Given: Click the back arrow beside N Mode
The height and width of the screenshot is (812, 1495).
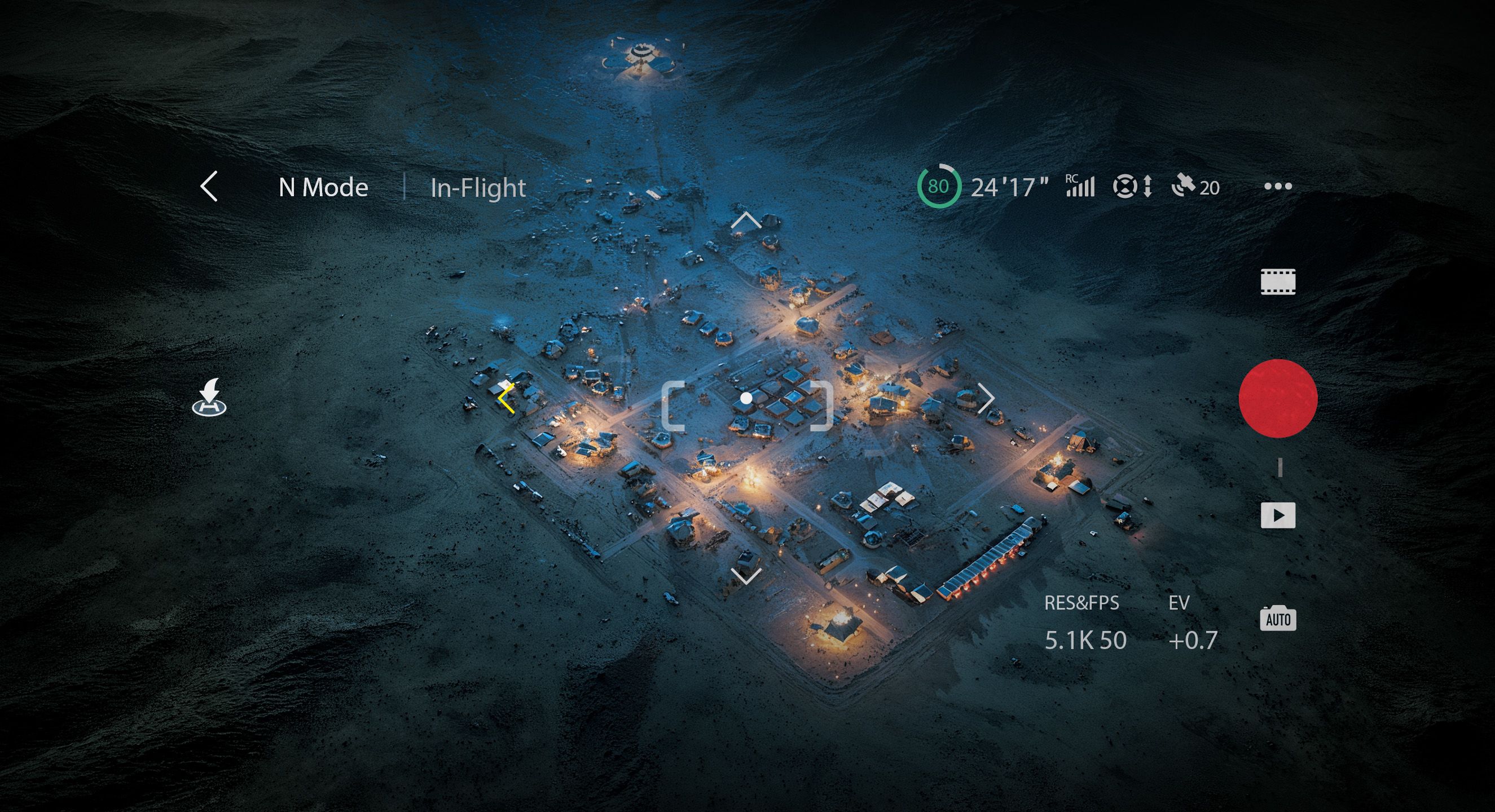Looking at the screenshot, I should [209, 186].
